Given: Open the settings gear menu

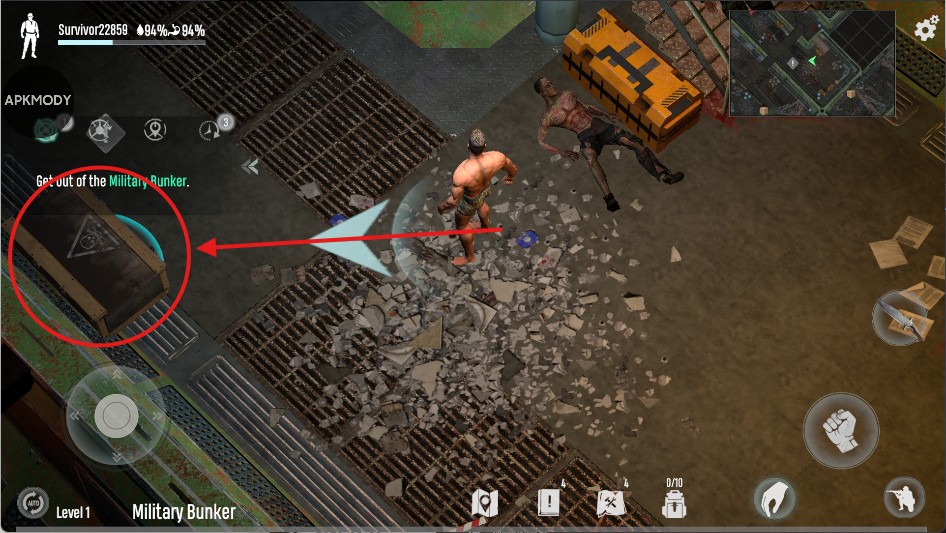Looking at the screenshot, I should 927,28.
